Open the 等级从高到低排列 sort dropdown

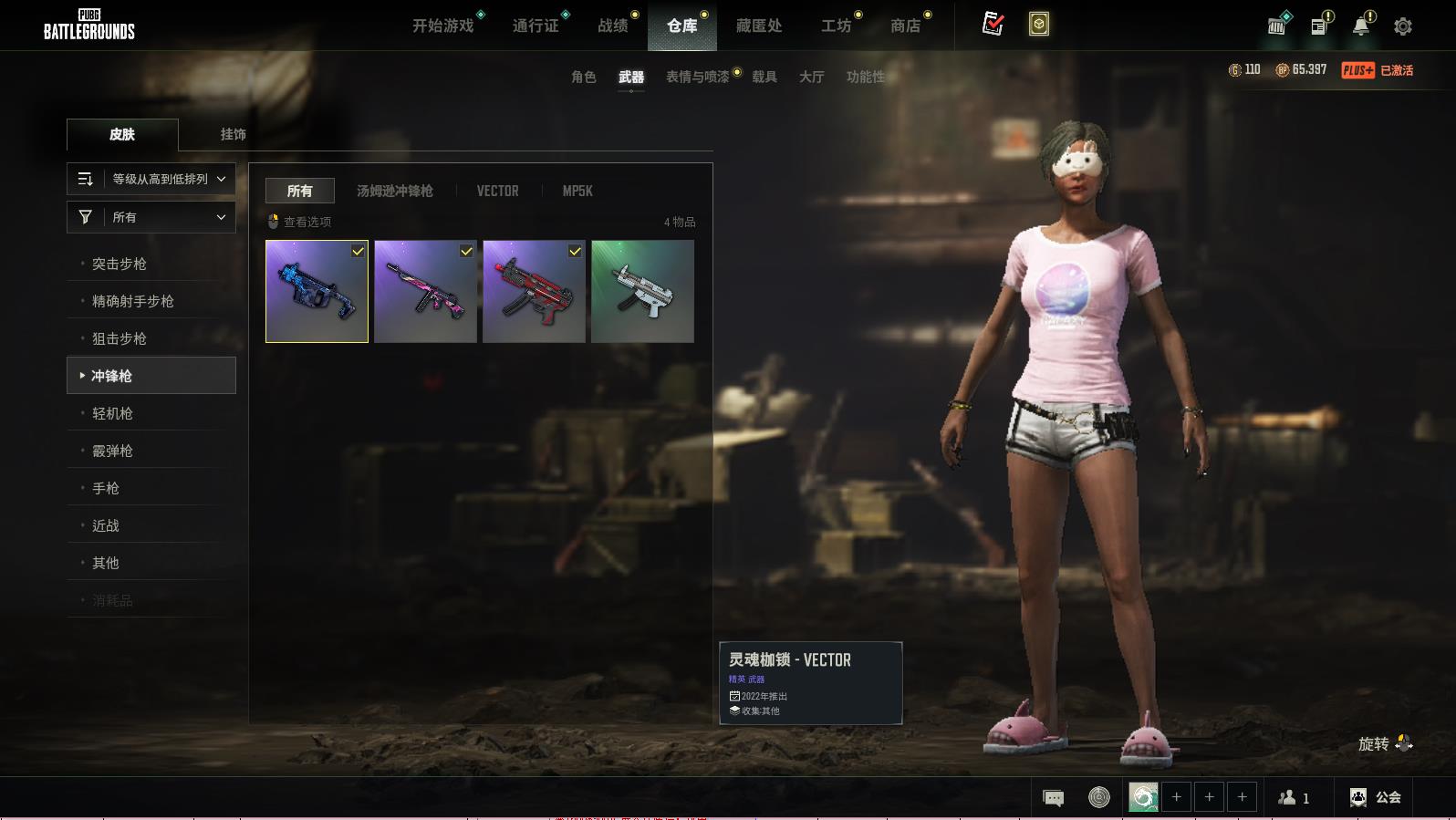pos(151,179)
